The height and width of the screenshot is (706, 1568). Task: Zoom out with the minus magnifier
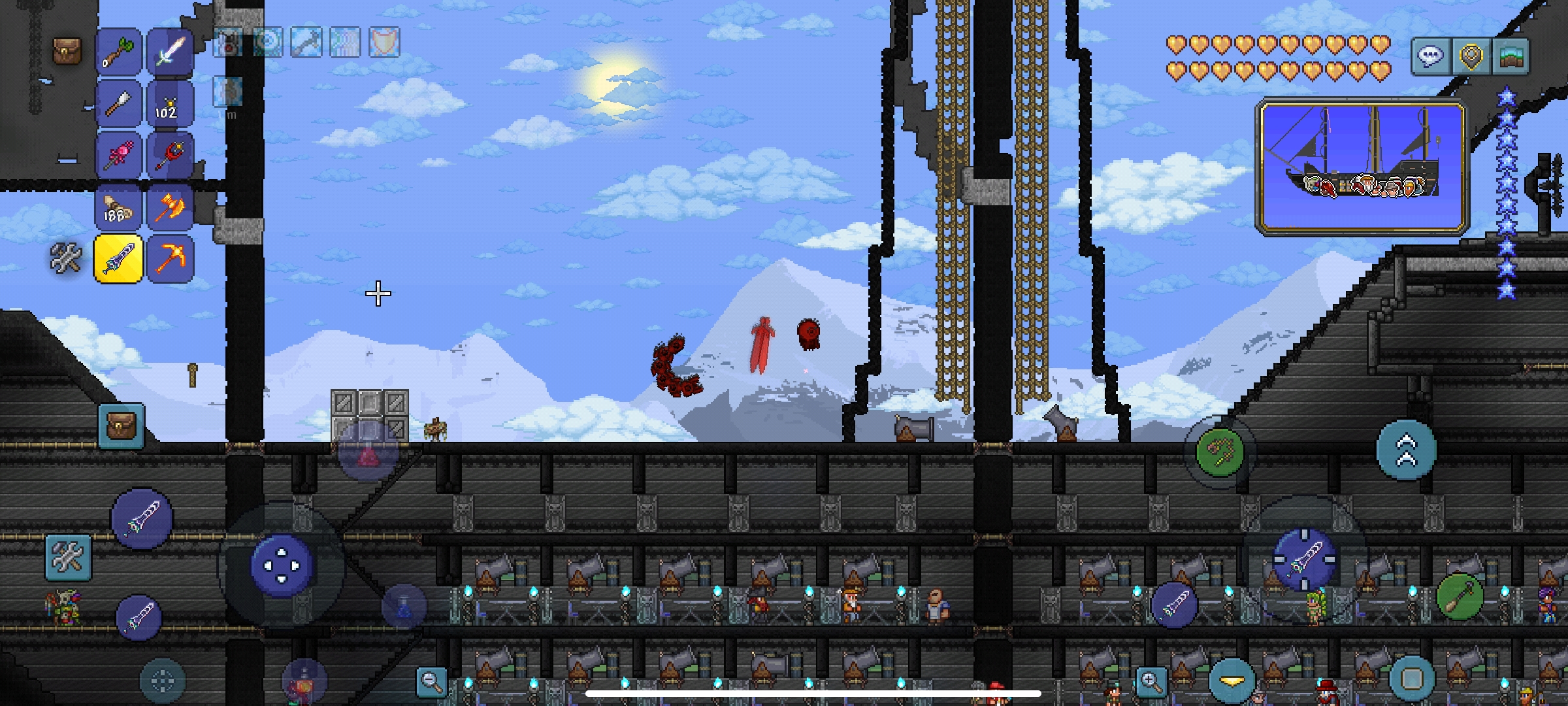[x=431, y=682]
